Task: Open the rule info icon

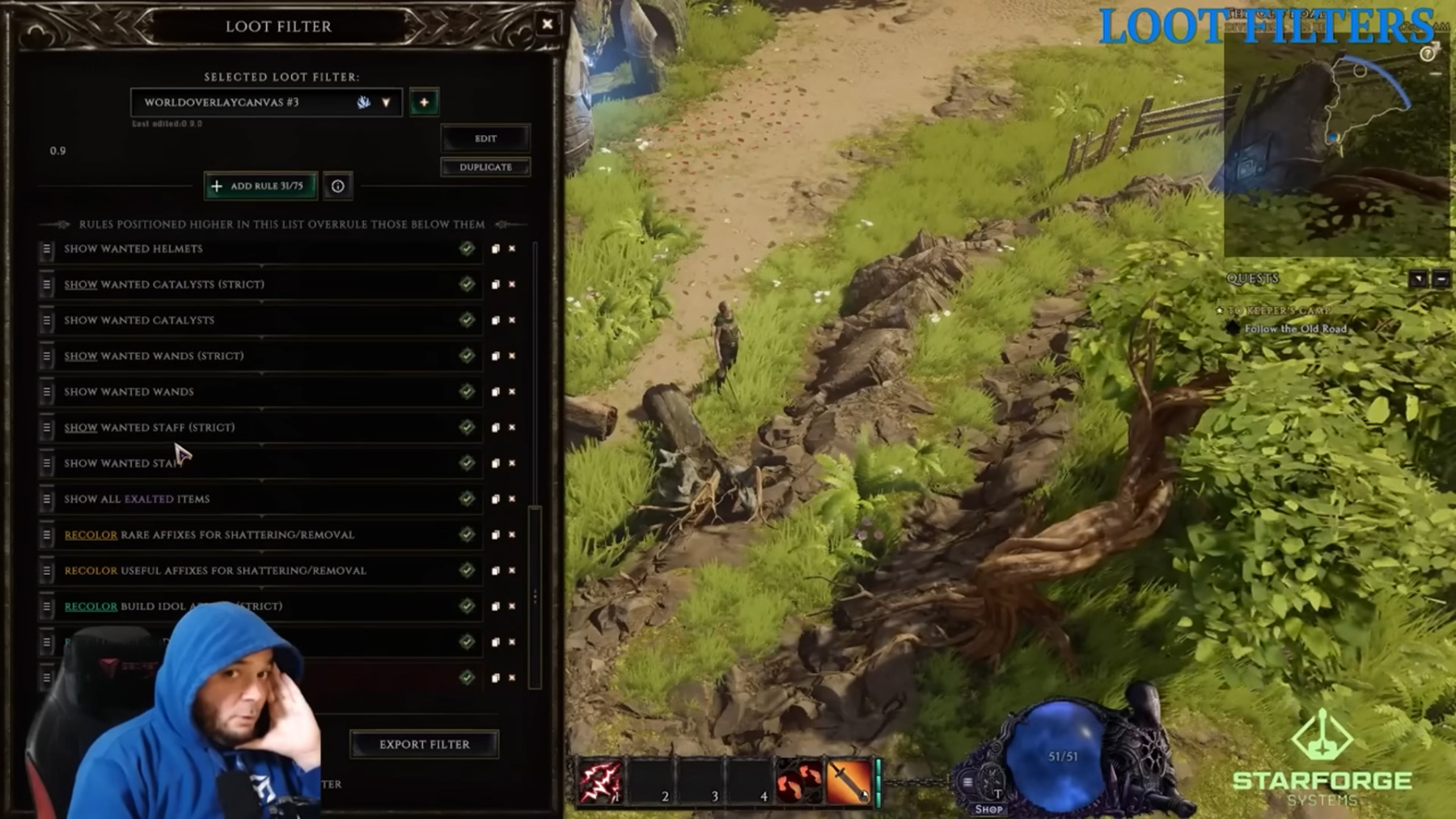Action: pos(337,187)
